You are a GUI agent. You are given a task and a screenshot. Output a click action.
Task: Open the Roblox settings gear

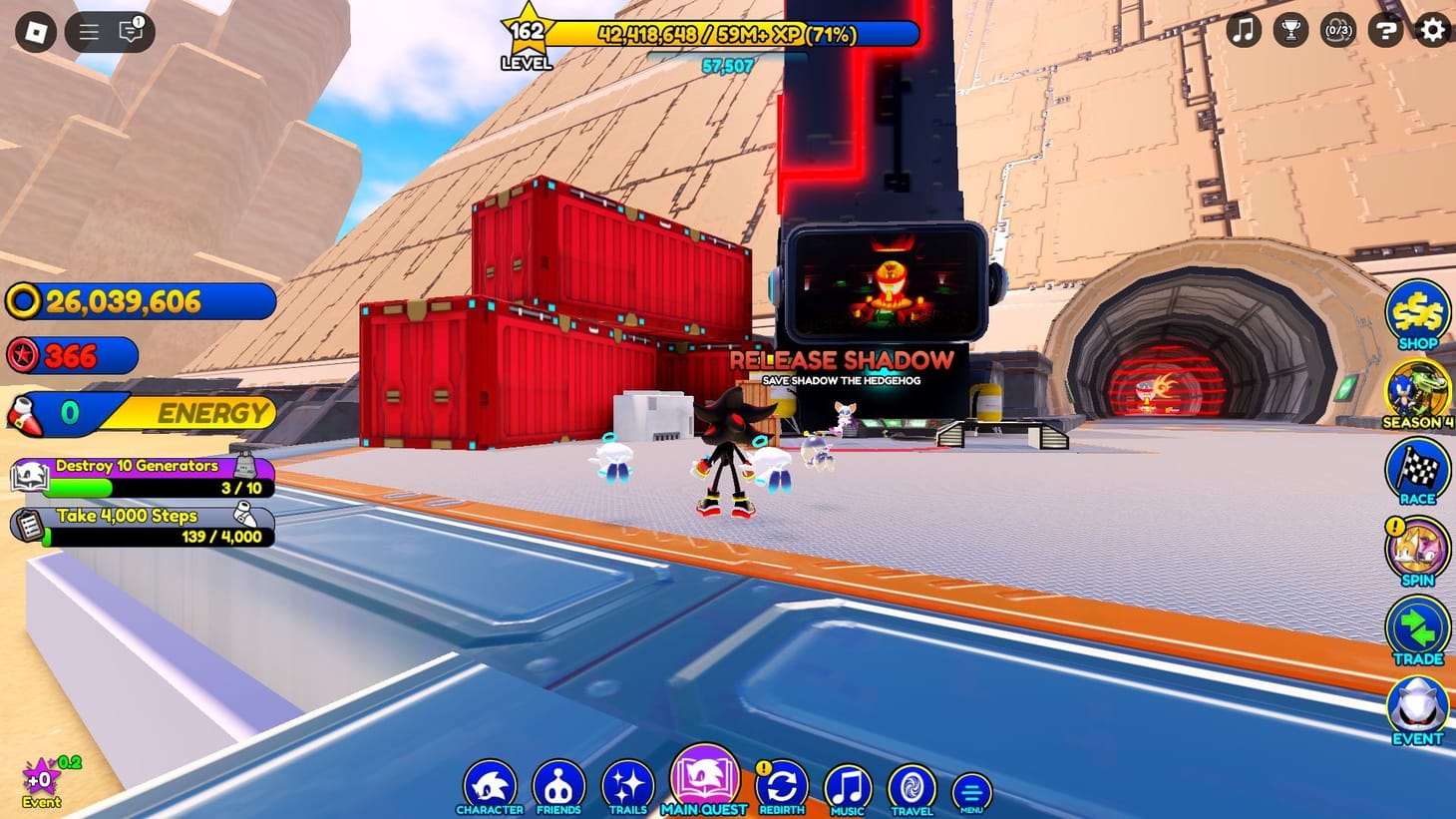(x=1431, y=31)
